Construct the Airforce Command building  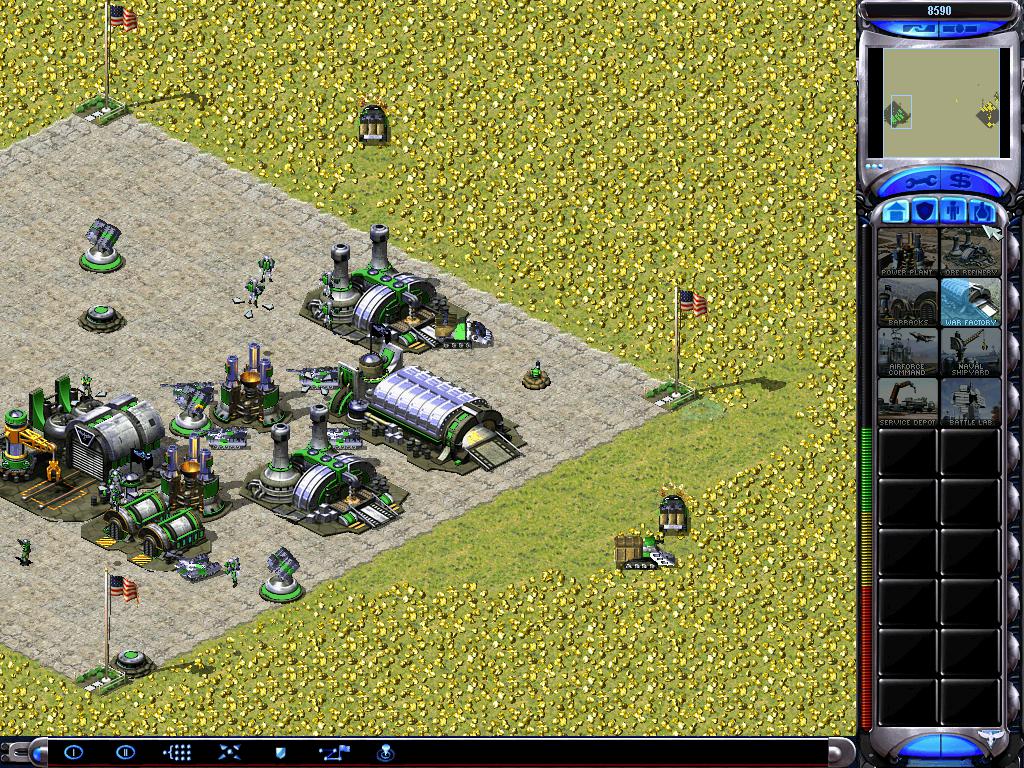(907, 351)
